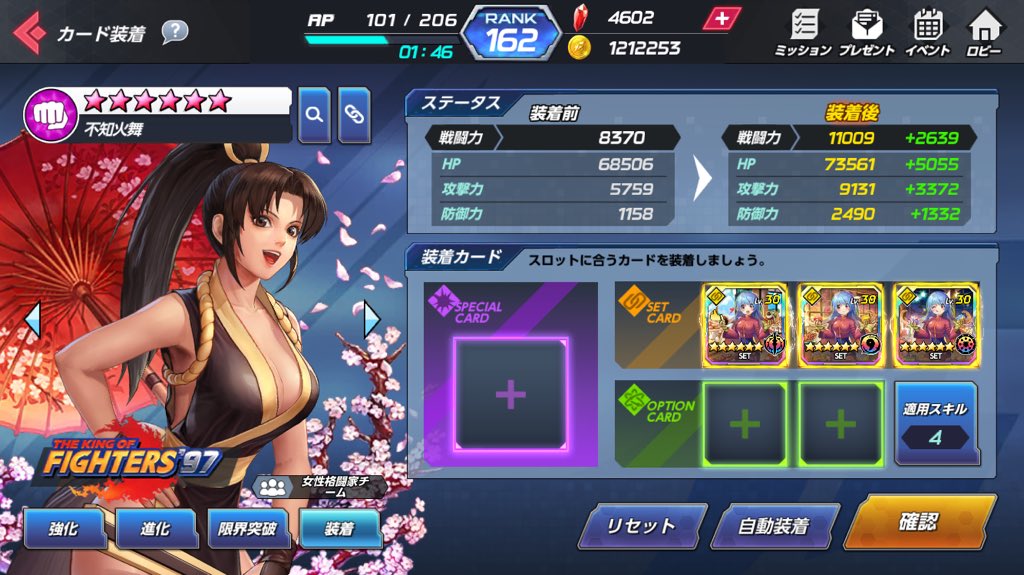Select the empty Special Card slot
Viewport: 1024px width, 575px height.
pyautogui.click(x=510, y=394)
